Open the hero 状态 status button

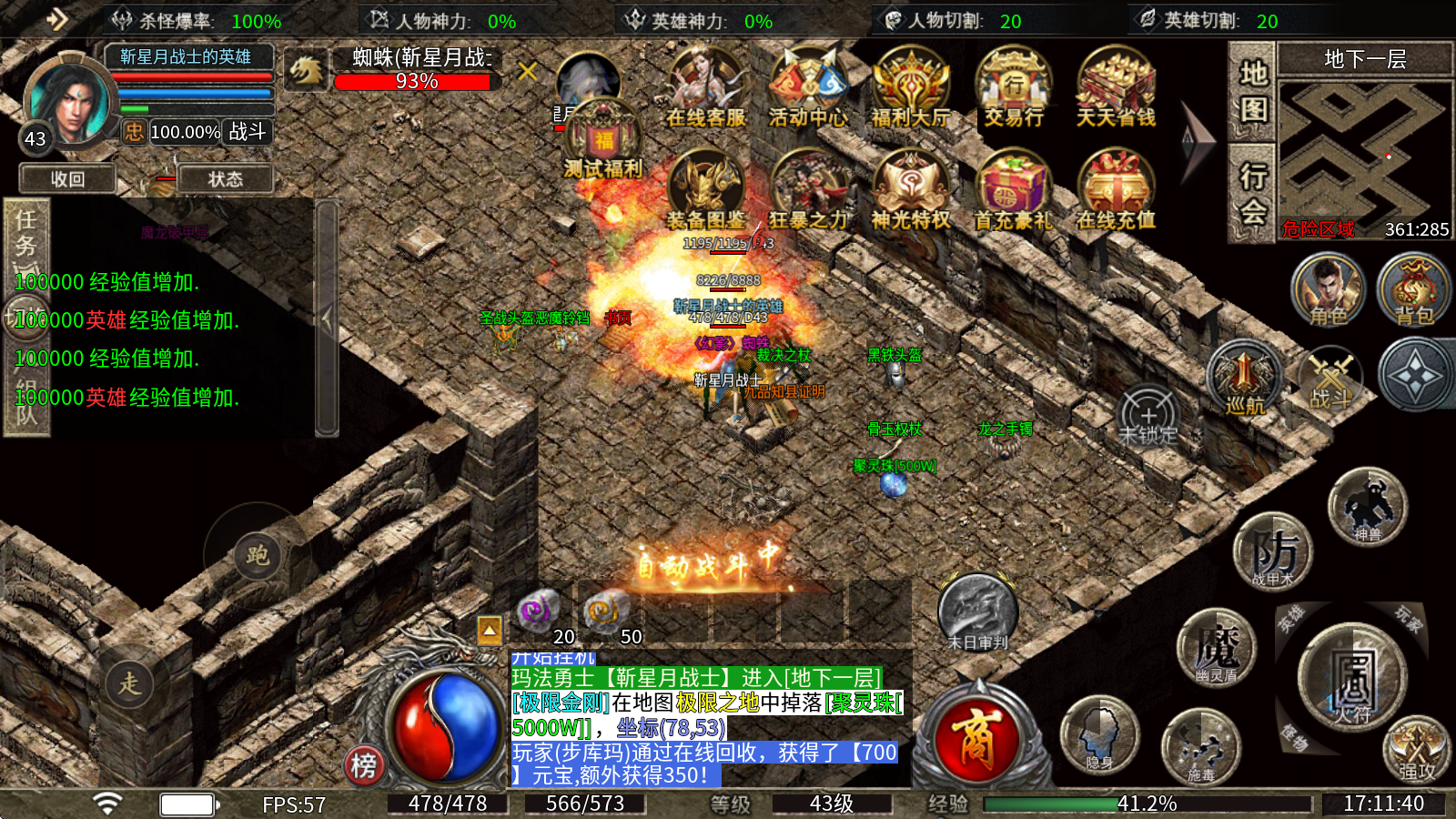pyautogui.click(x=225, y=179)
